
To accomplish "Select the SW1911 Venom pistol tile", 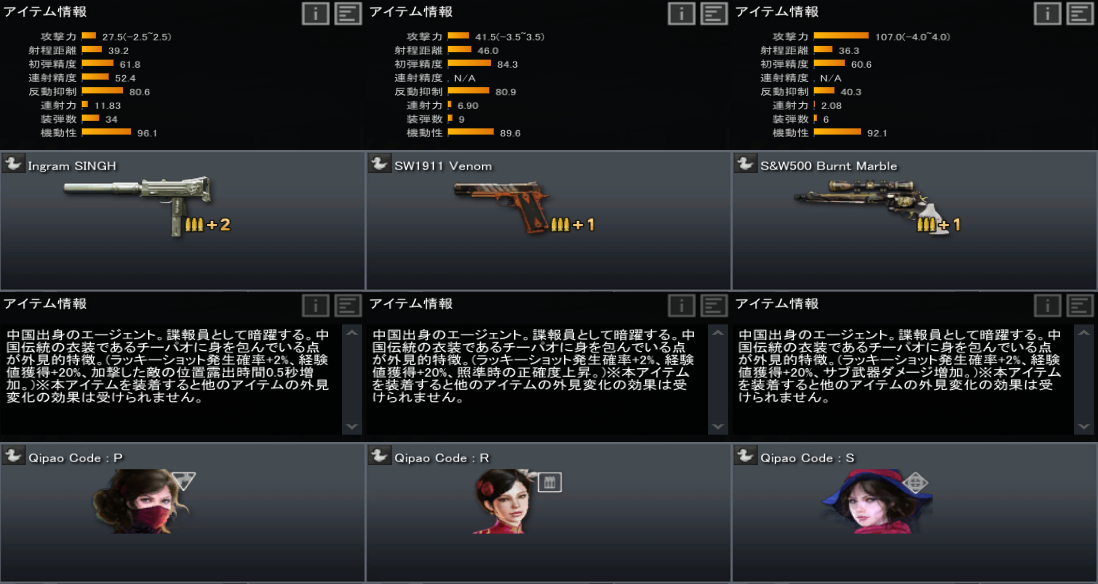I will [548, 221].
